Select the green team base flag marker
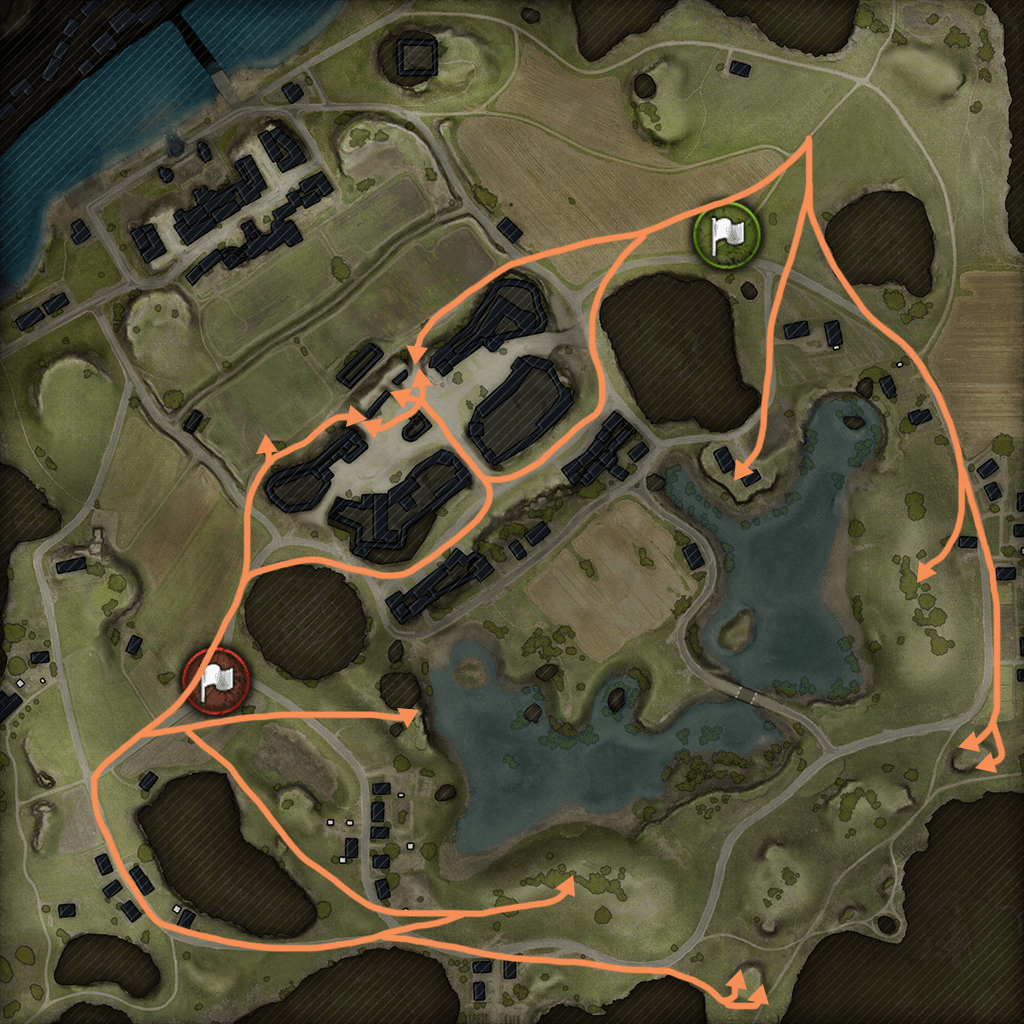Image resolution: width=1024 pixels, height=1024 pixels. tap(727, 235)
